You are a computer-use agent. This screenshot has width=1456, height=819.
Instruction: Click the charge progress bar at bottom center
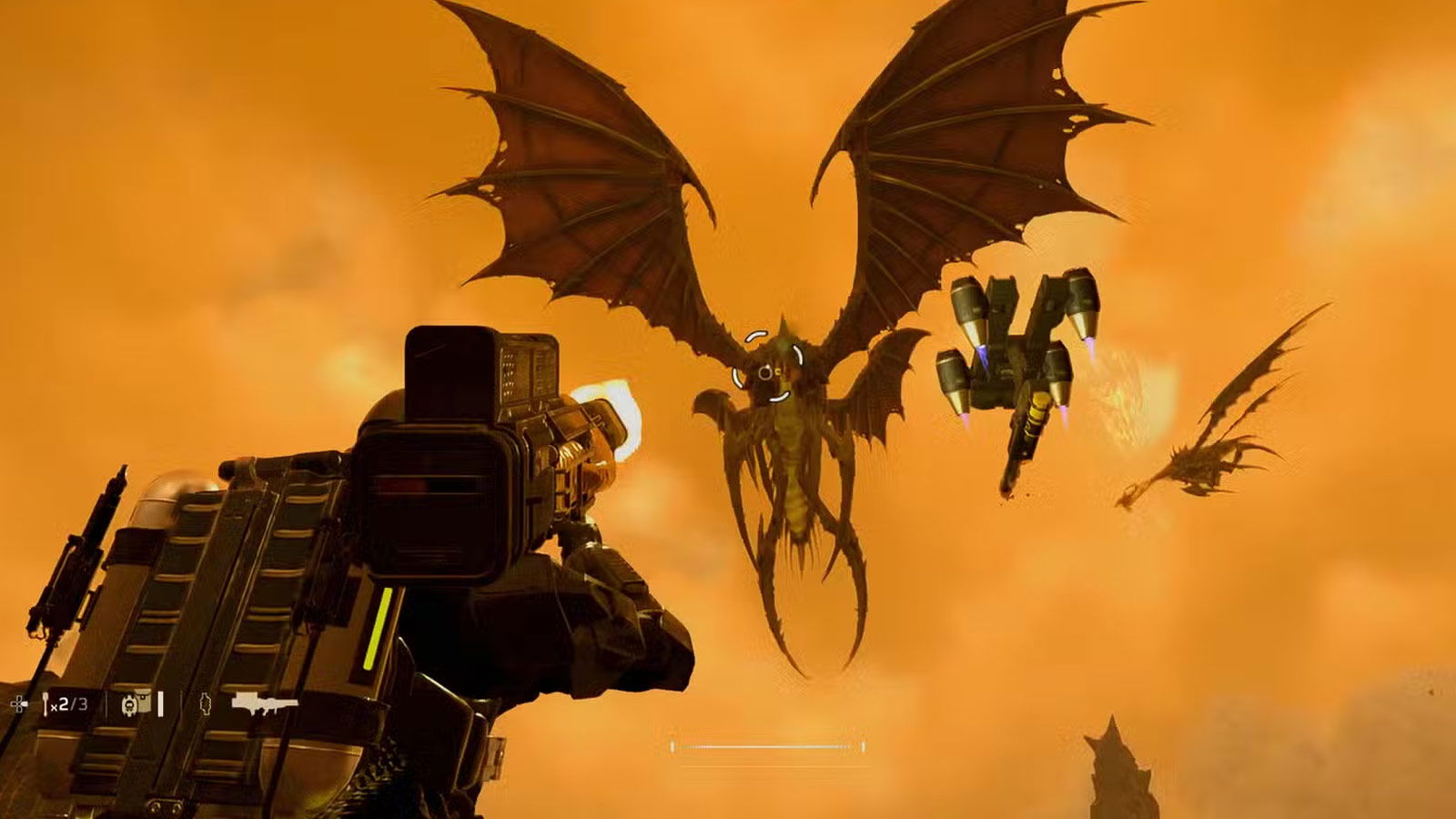click(x=767, y=746)
